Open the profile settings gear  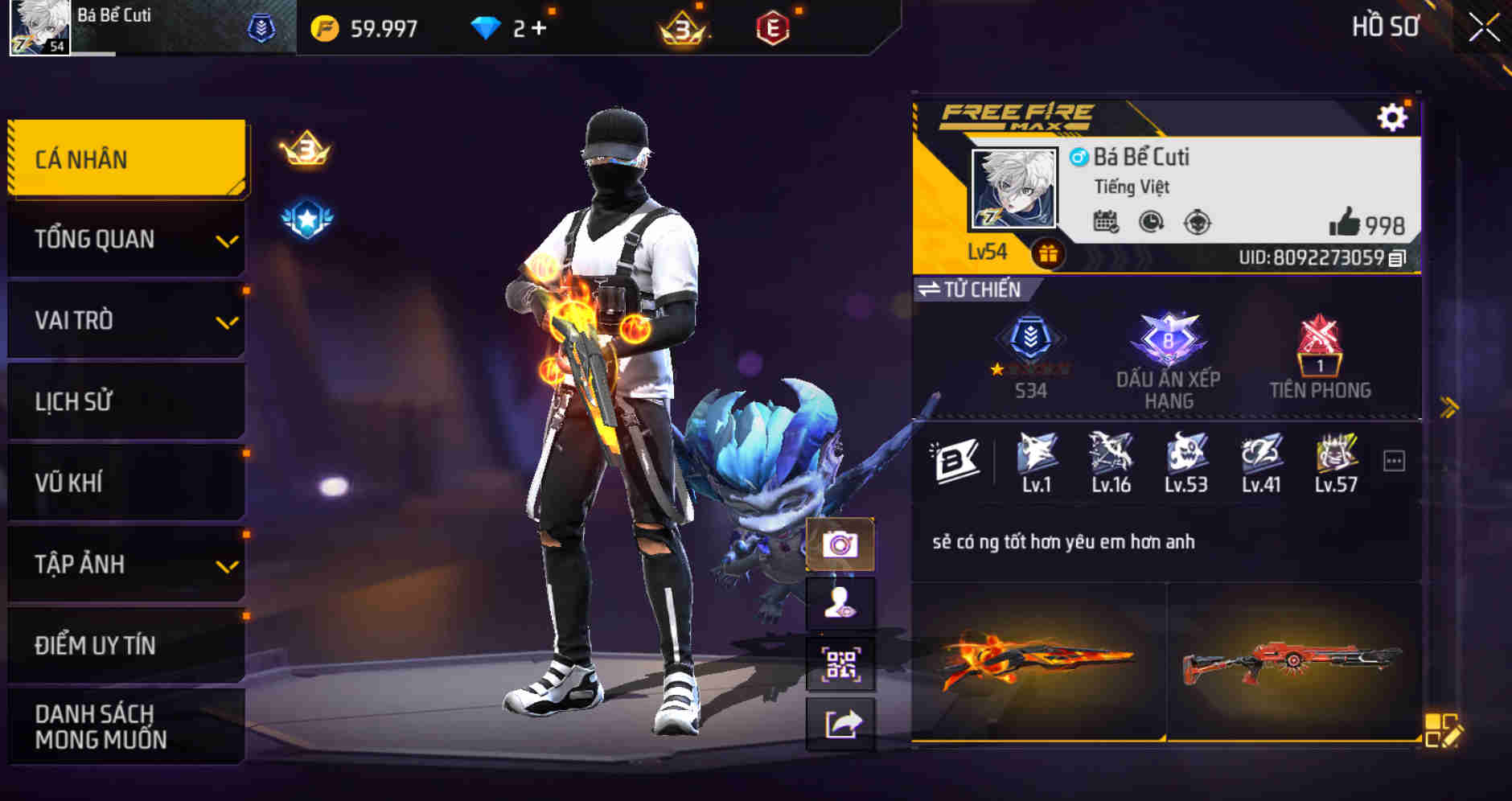(x=1391, y=115)
